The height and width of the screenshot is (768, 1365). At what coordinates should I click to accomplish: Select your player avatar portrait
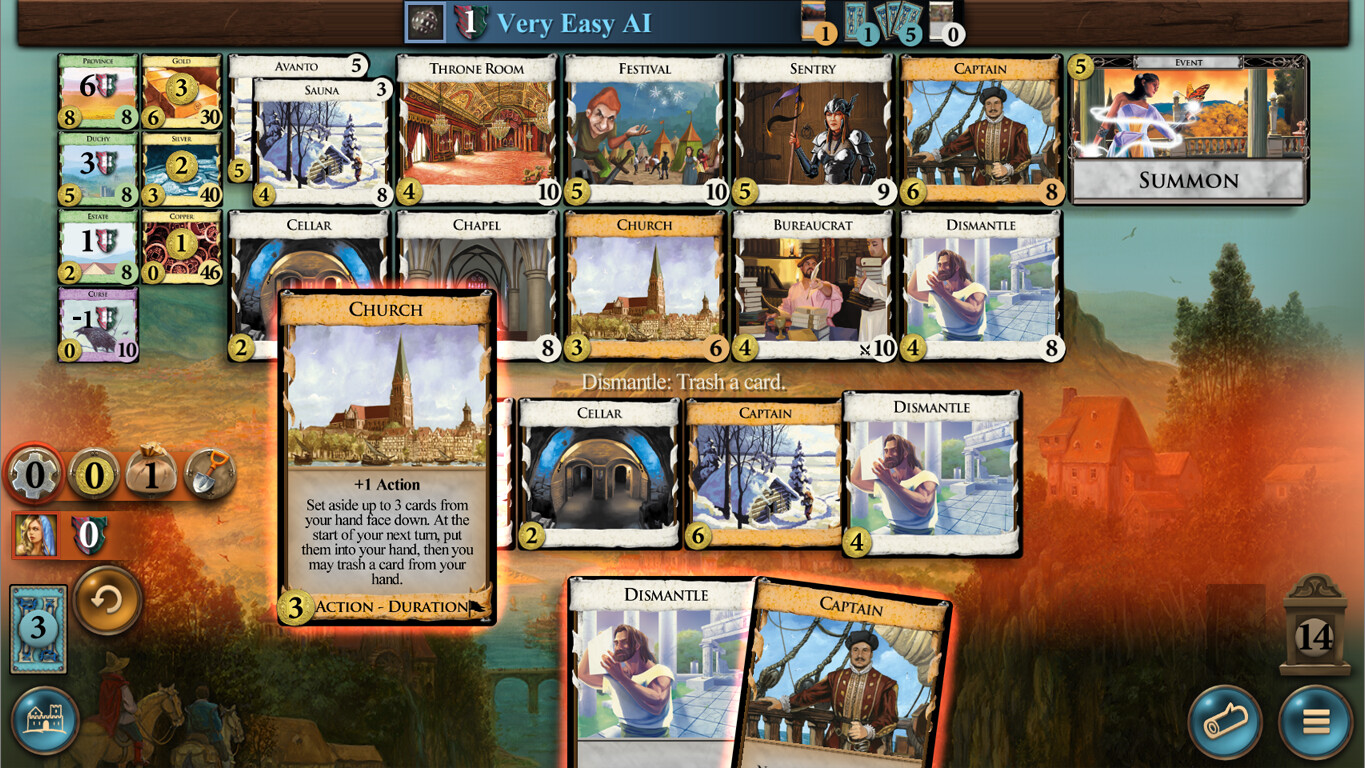(36, 534)
